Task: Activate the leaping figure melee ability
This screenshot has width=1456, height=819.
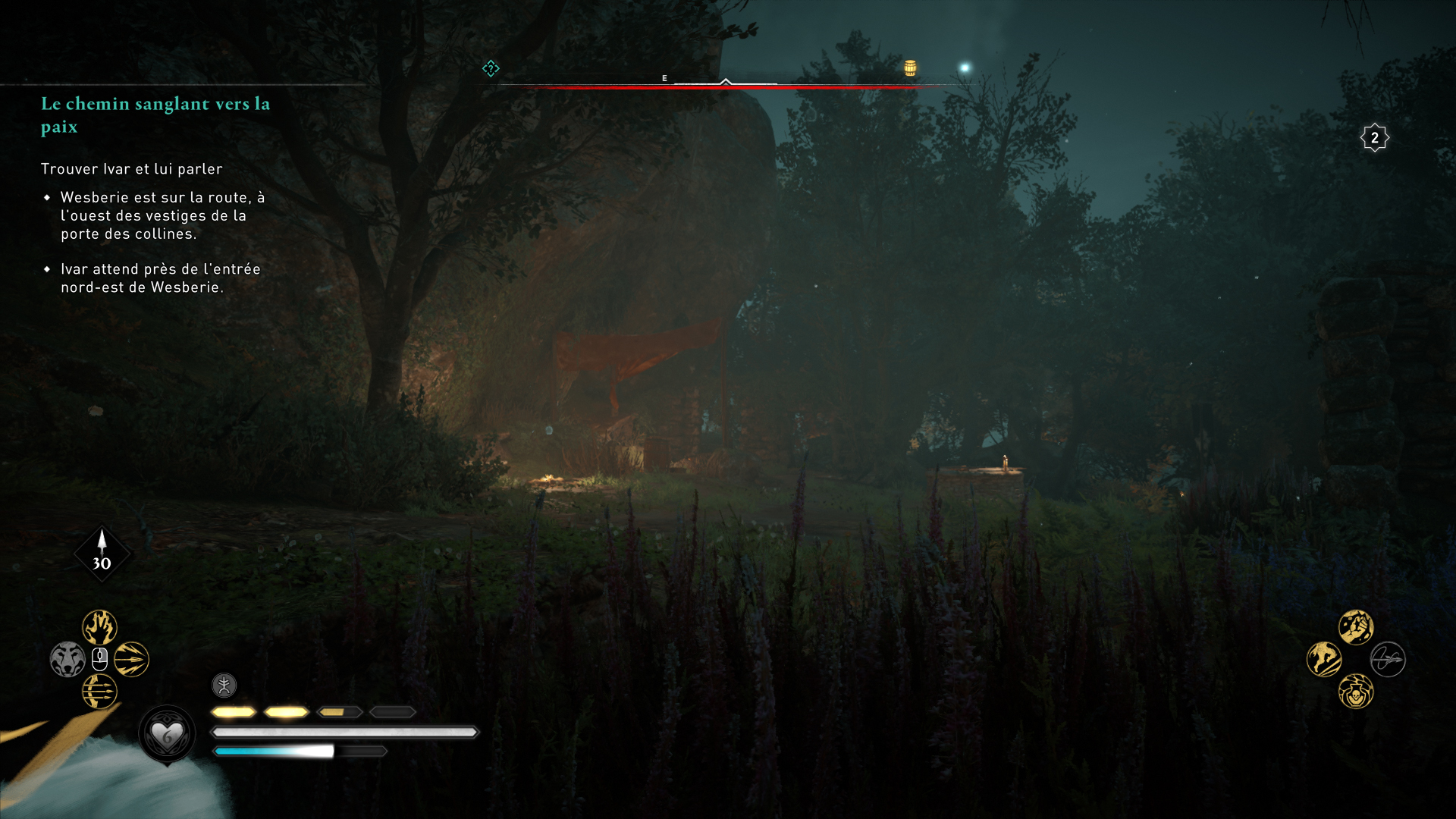Action: [x=1324, y=659]
